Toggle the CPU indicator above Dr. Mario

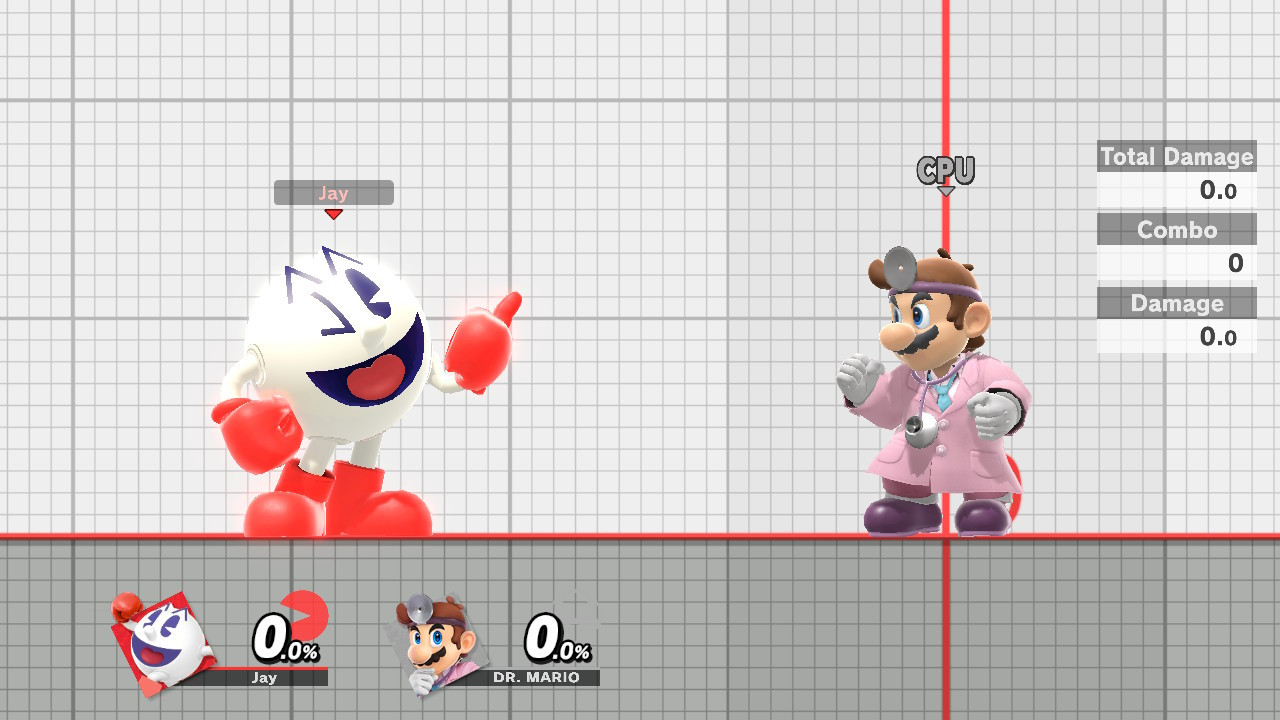(x=946, y=169)
